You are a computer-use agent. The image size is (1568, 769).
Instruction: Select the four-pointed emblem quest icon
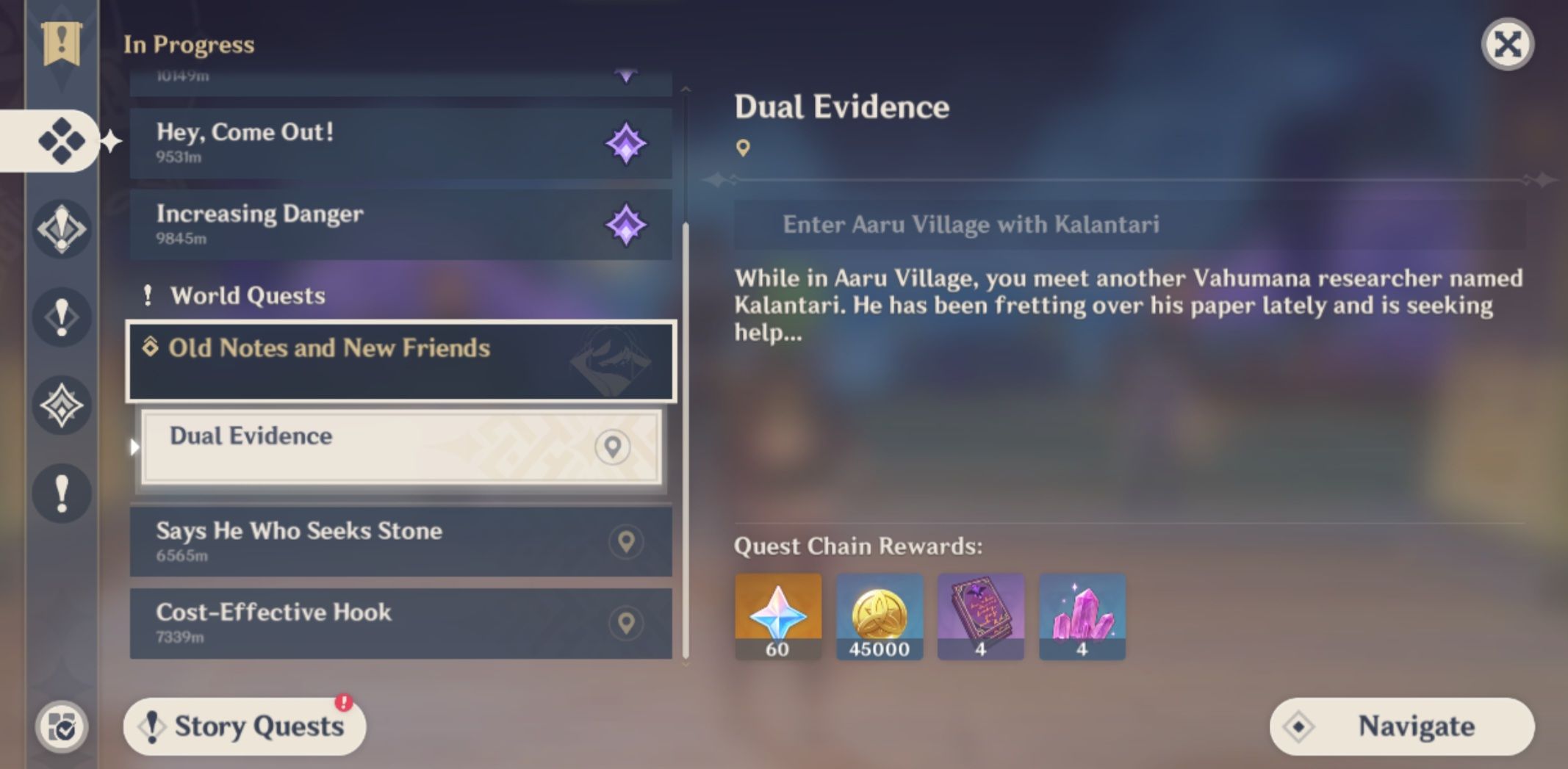(x=63, y=405)
